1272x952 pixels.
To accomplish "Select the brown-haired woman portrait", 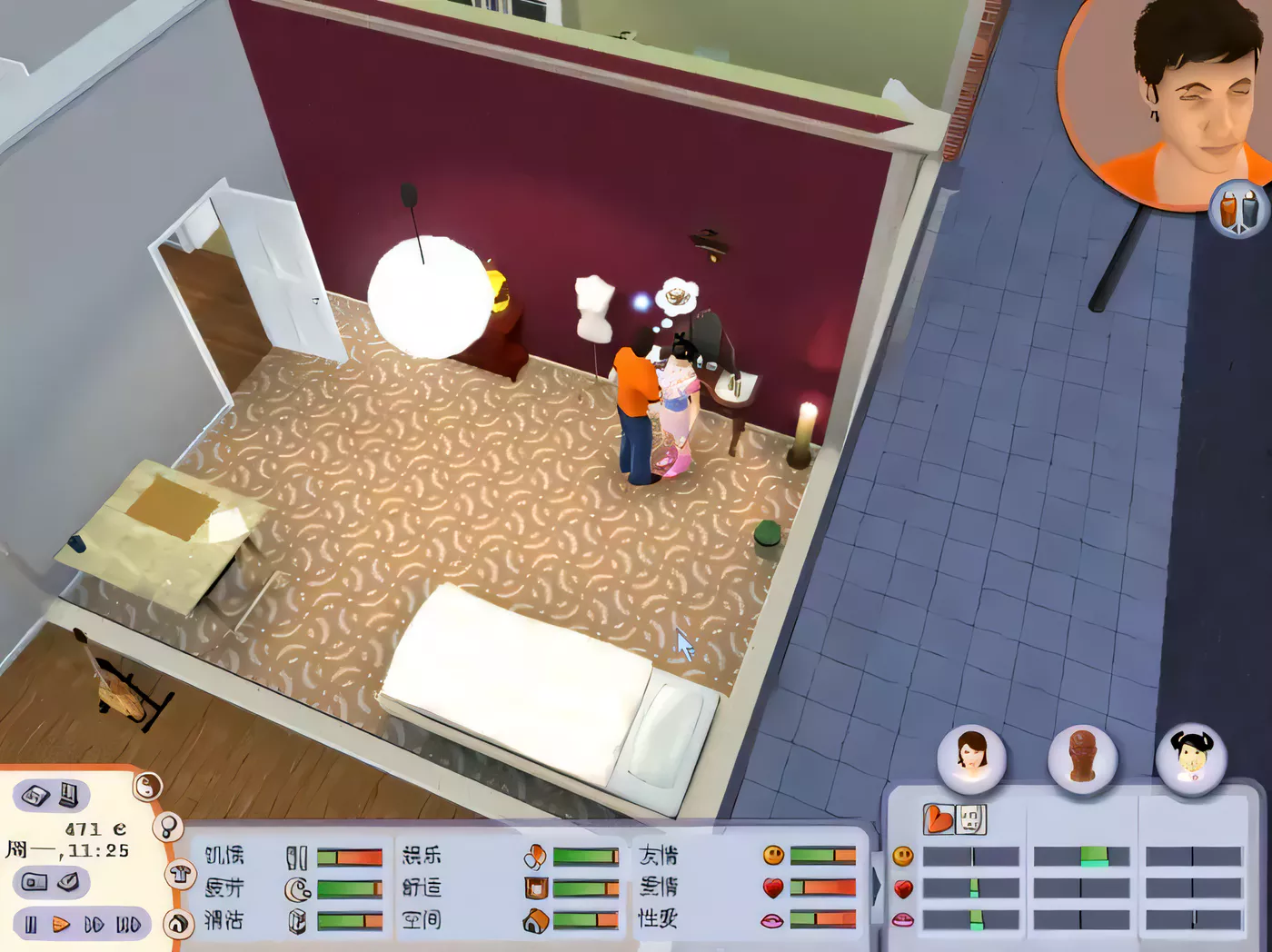I will [x=971, y=756].
